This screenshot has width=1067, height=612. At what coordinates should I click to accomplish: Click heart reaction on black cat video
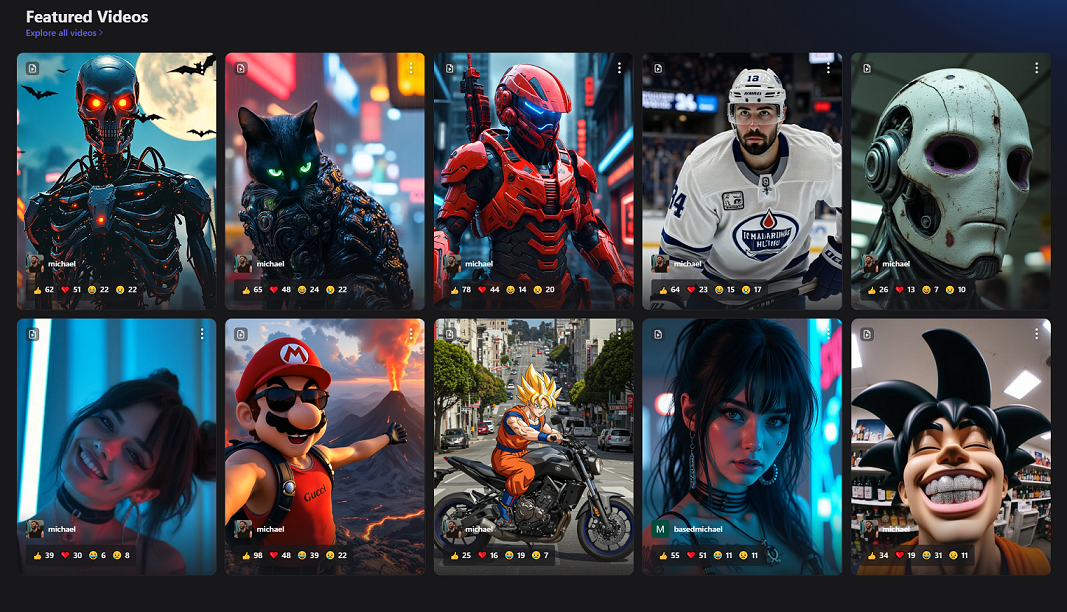coord(274,290)
